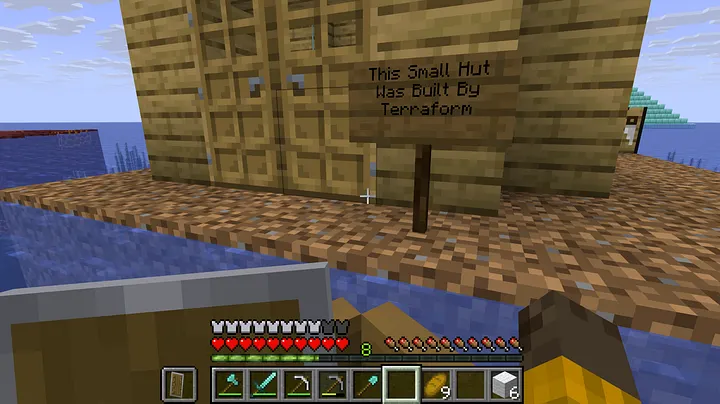Select the bread stack of nine
The height and width of the screenshot is (404, 720).
[436, 383]
